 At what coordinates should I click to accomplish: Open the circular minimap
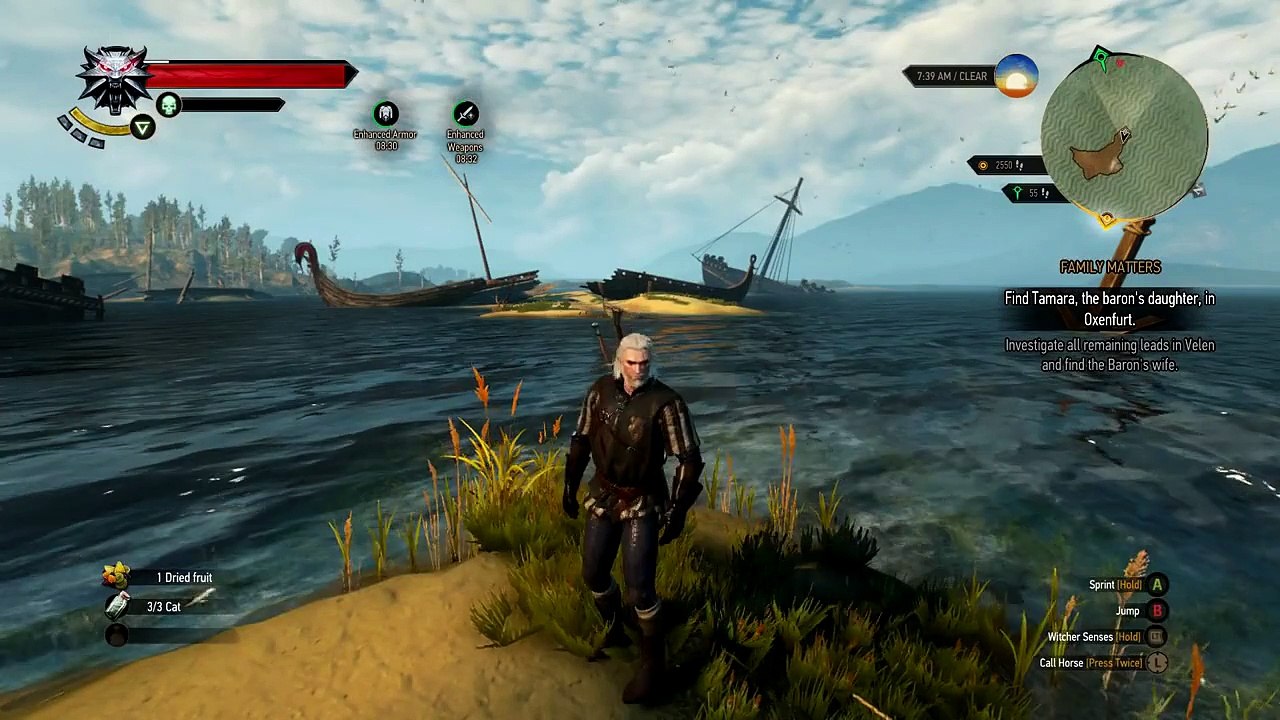1124,135
